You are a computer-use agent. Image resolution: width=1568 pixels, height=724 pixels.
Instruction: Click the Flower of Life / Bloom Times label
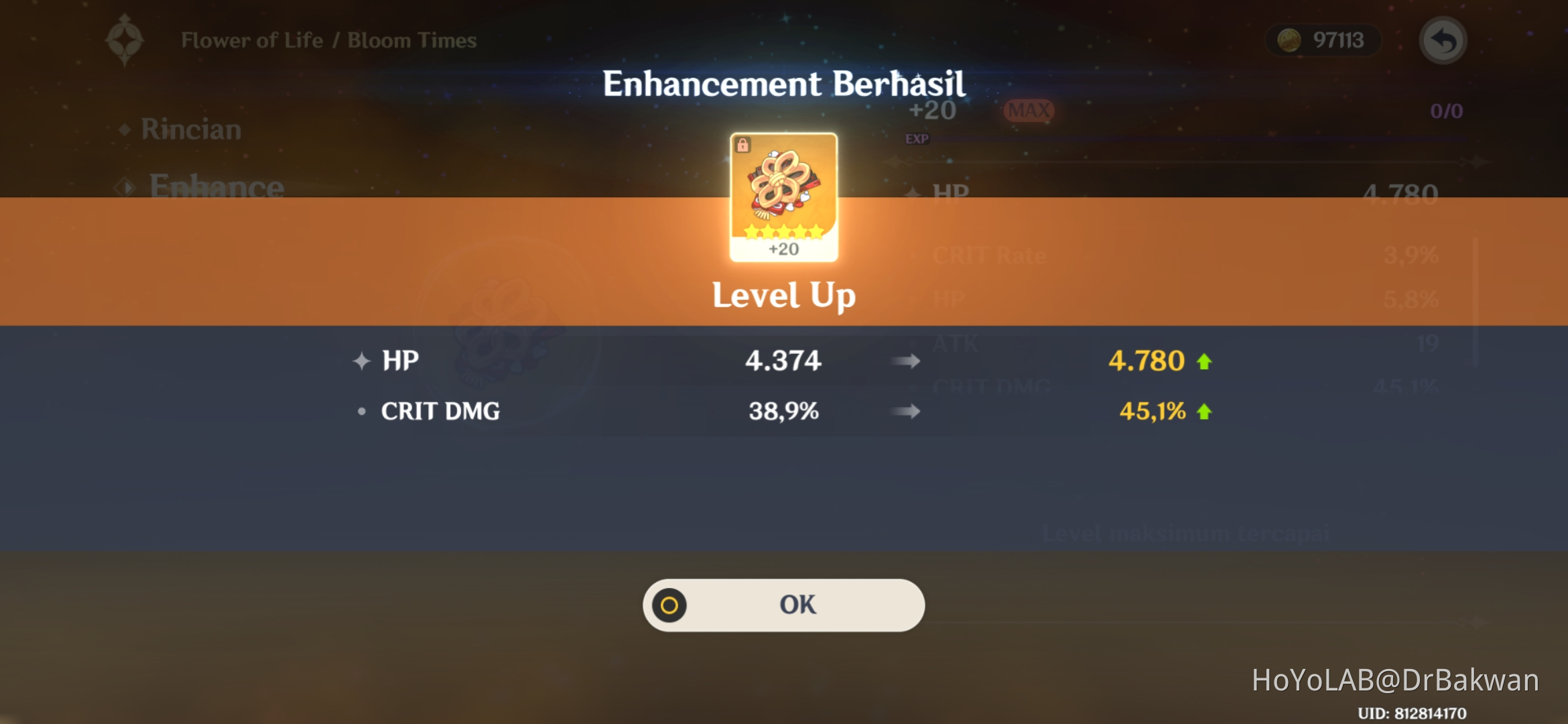[x=328, y=40]
